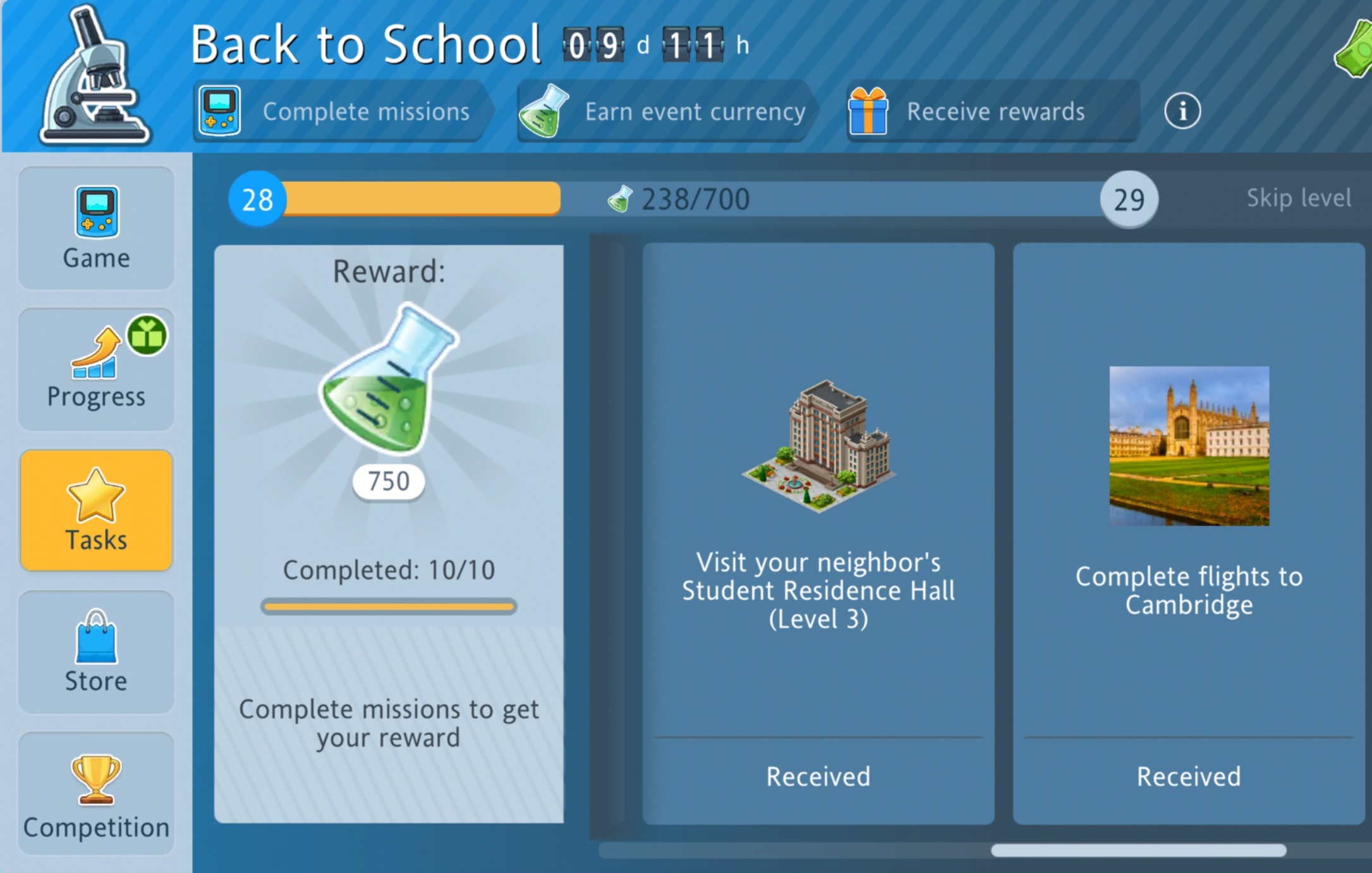Open the Game tab
Viewport: 1372px width, 873px height.
[x=96, y=228]
